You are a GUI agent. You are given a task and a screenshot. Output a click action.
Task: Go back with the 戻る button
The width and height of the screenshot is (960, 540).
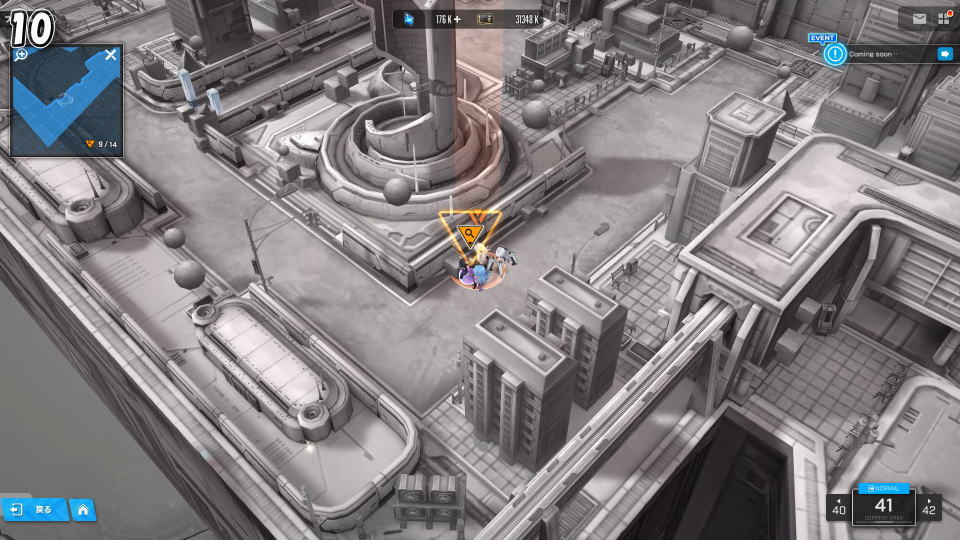[33, 510]
